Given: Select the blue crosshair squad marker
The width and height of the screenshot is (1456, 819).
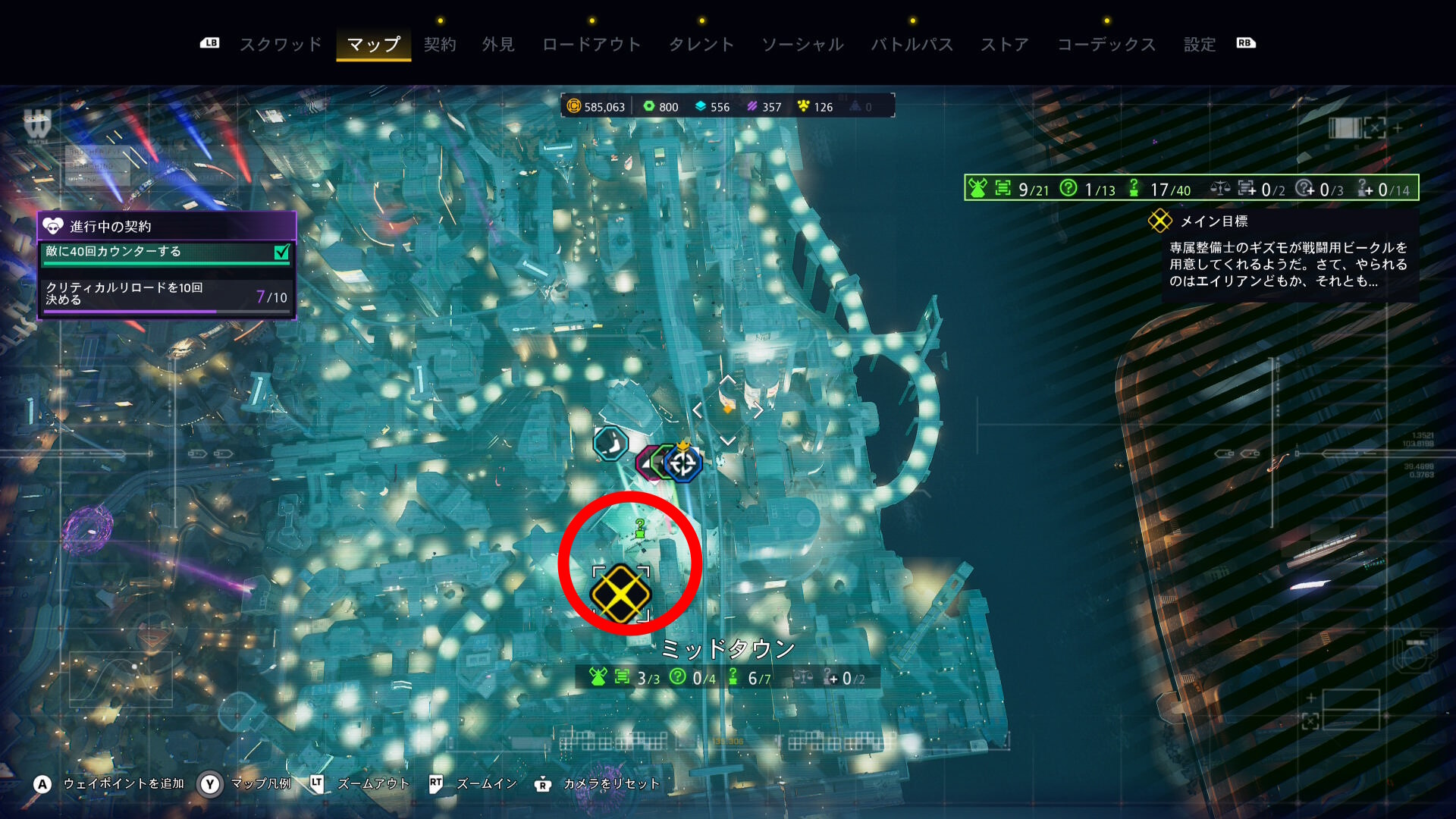Looking at the screenshot, I should [x=683, y=463].
